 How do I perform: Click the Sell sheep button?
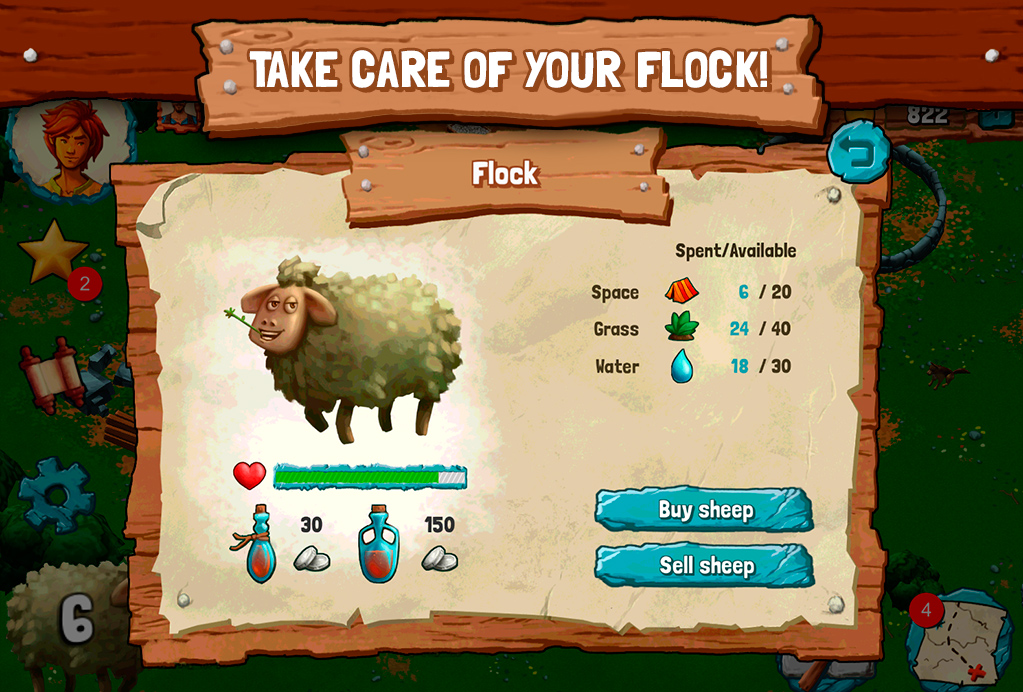tap(704, 566)
